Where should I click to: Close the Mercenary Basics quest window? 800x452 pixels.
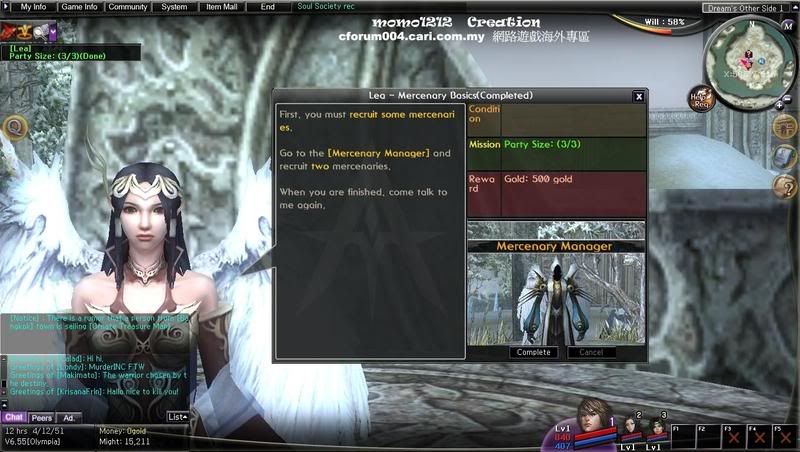click(639, 96)
